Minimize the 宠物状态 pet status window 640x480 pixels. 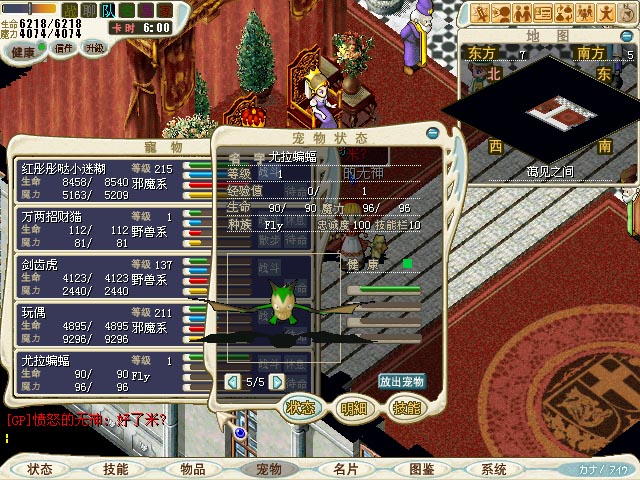tap(432, 132)
